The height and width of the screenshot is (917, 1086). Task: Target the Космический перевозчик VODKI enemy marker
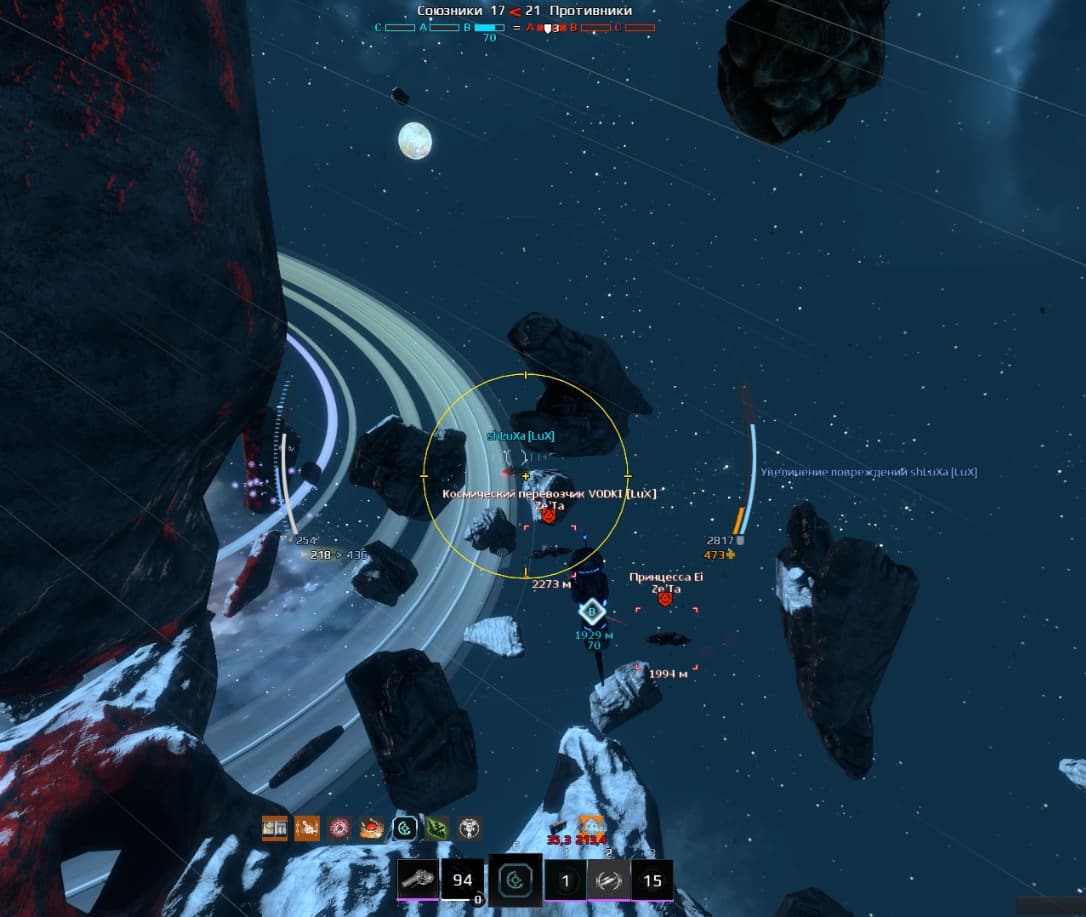point(548,516)
